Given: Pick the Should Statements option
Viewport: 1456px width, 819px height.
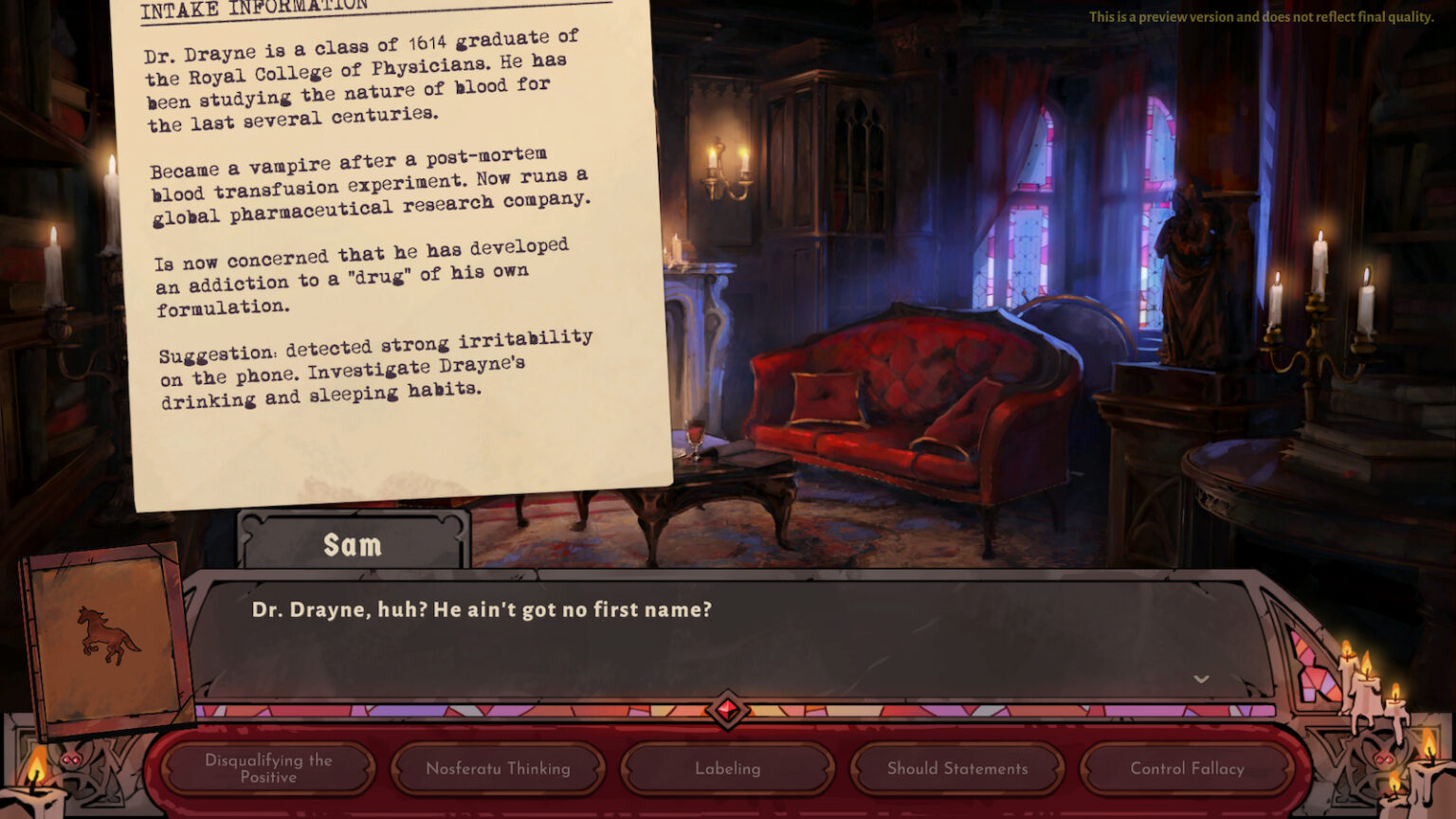Looking at the screenshot, I should [957, 769].
